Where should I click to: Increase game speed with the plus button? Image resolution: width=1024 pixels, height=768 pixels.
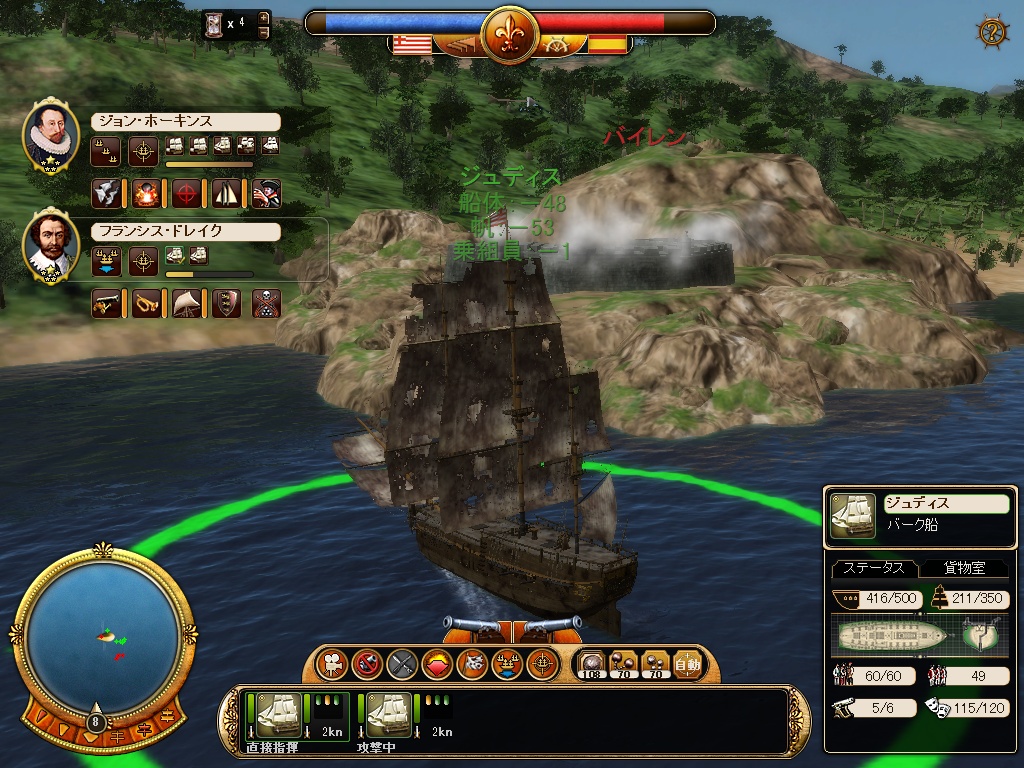(264, 18)
